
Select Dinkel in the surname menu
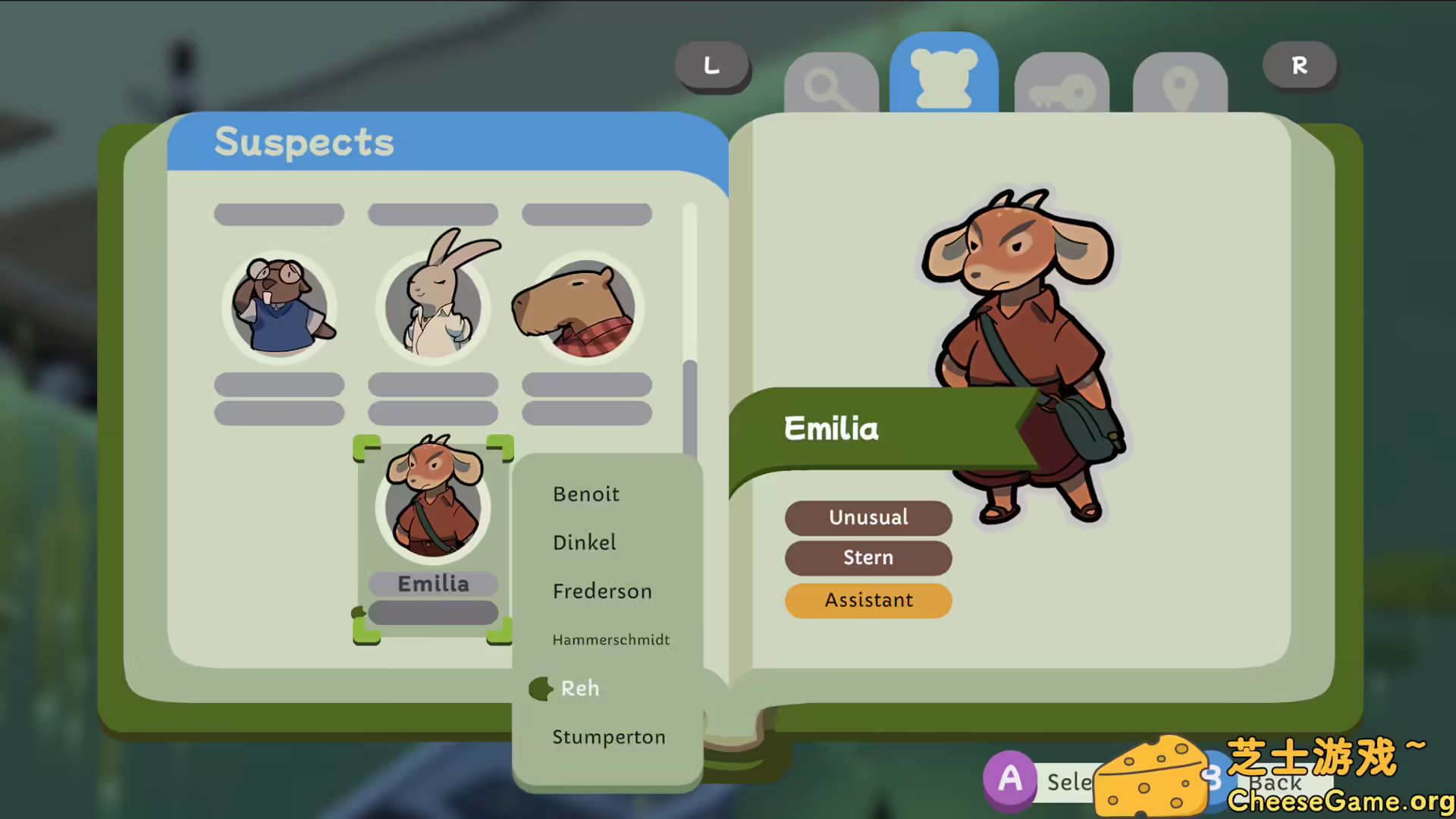pos(584,542)
